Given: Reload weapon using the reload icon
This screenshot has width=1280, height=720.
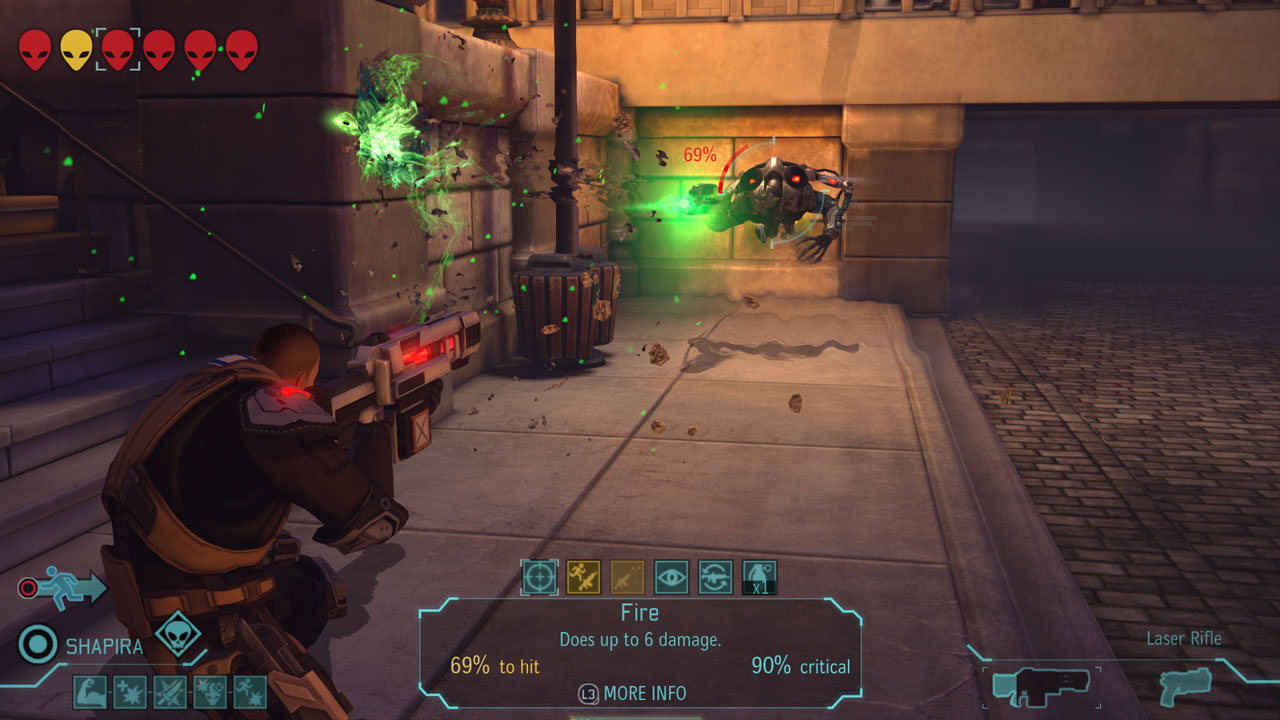Looking at the screenshot, I should pyautogui.click(x=715, y=577).
